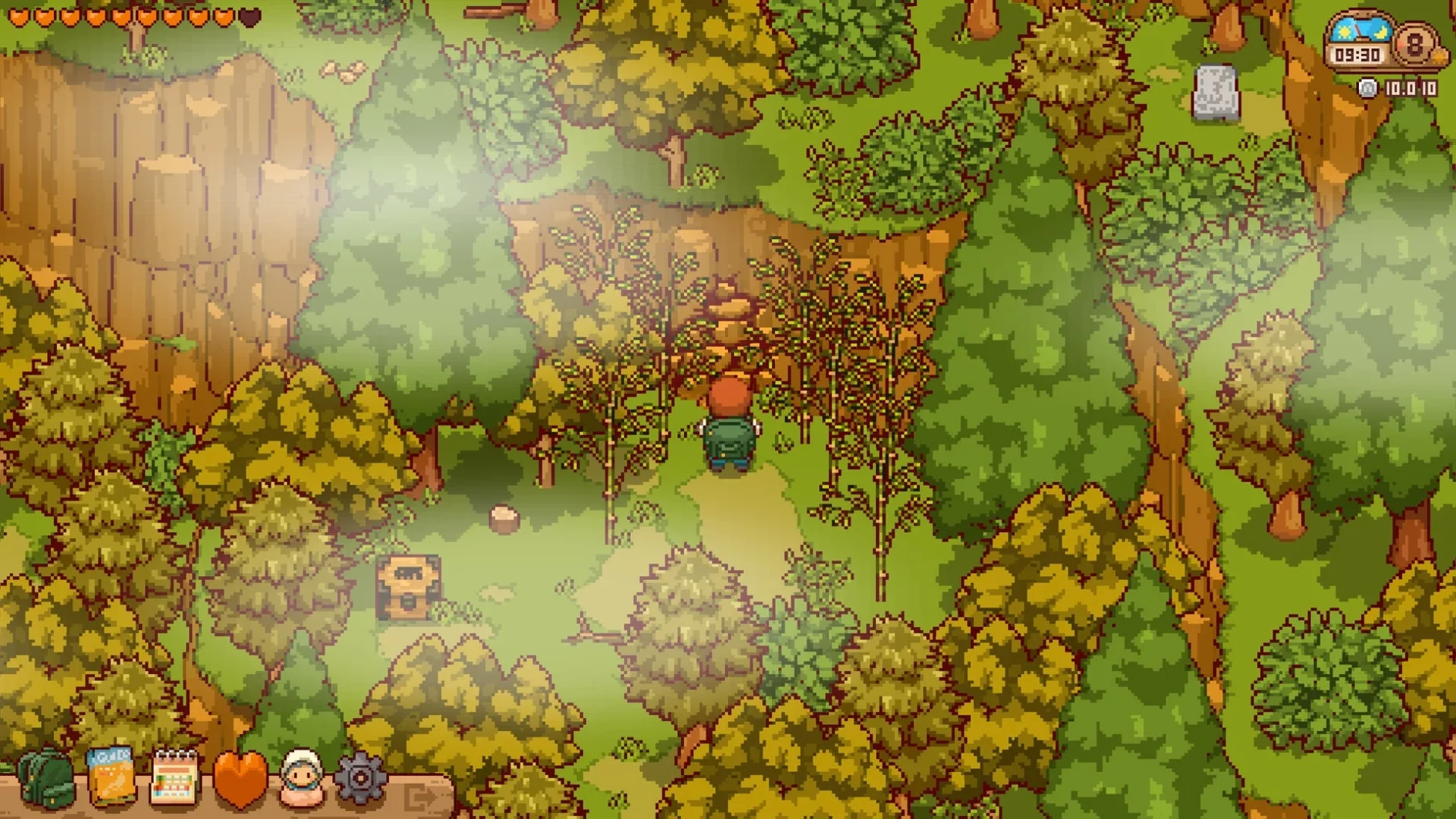1456x819 pixels.
Task: Click the clock showing 09:30
Action: (1357, 54)
